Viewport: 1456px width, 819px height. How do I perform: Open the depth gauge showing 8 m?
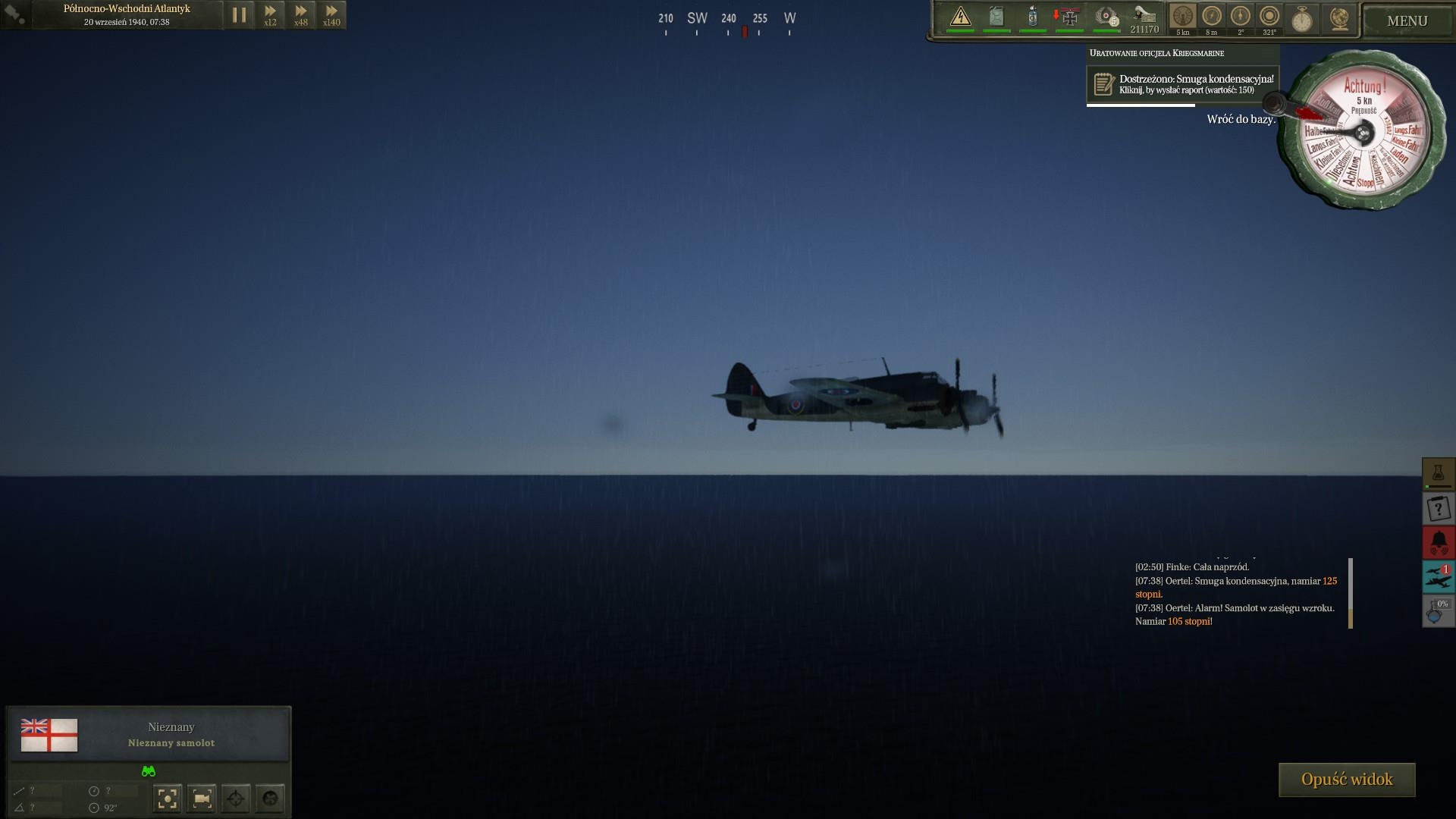pyautogui.click(x=1212, y=18)
